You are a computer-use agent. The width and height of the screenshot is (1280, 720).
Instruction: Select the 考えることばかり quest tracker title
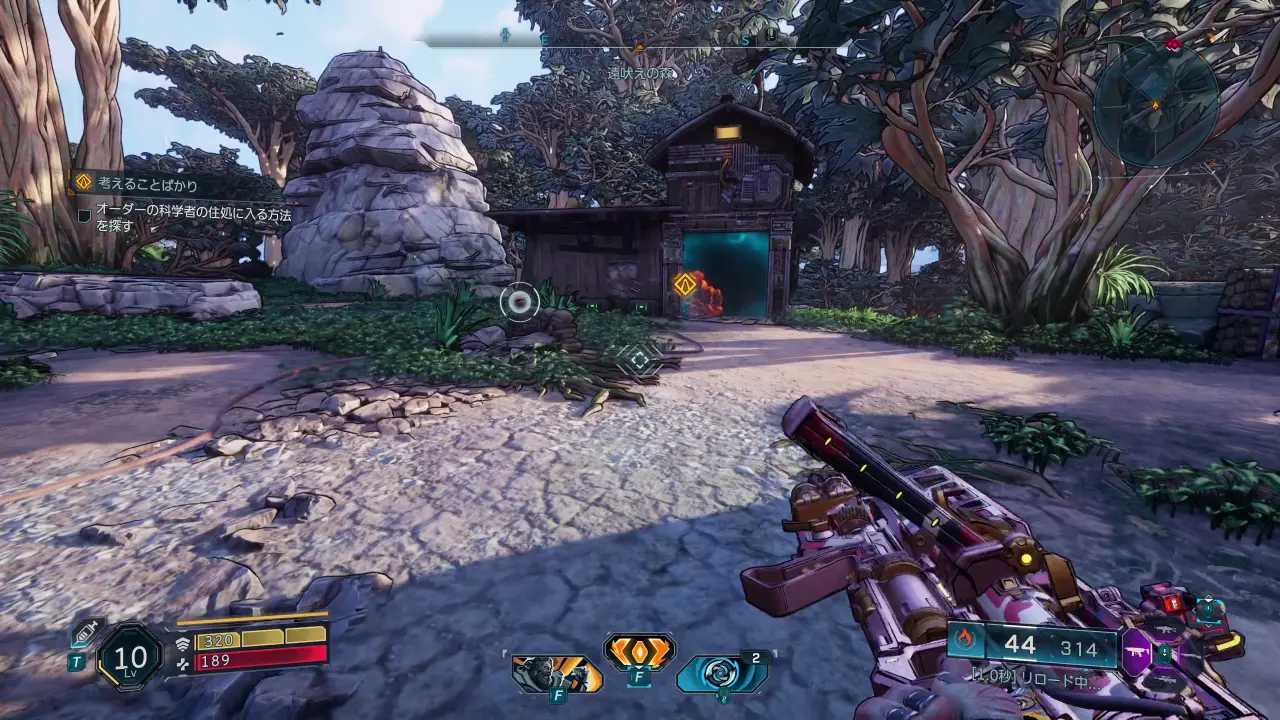tap(147, 184)
